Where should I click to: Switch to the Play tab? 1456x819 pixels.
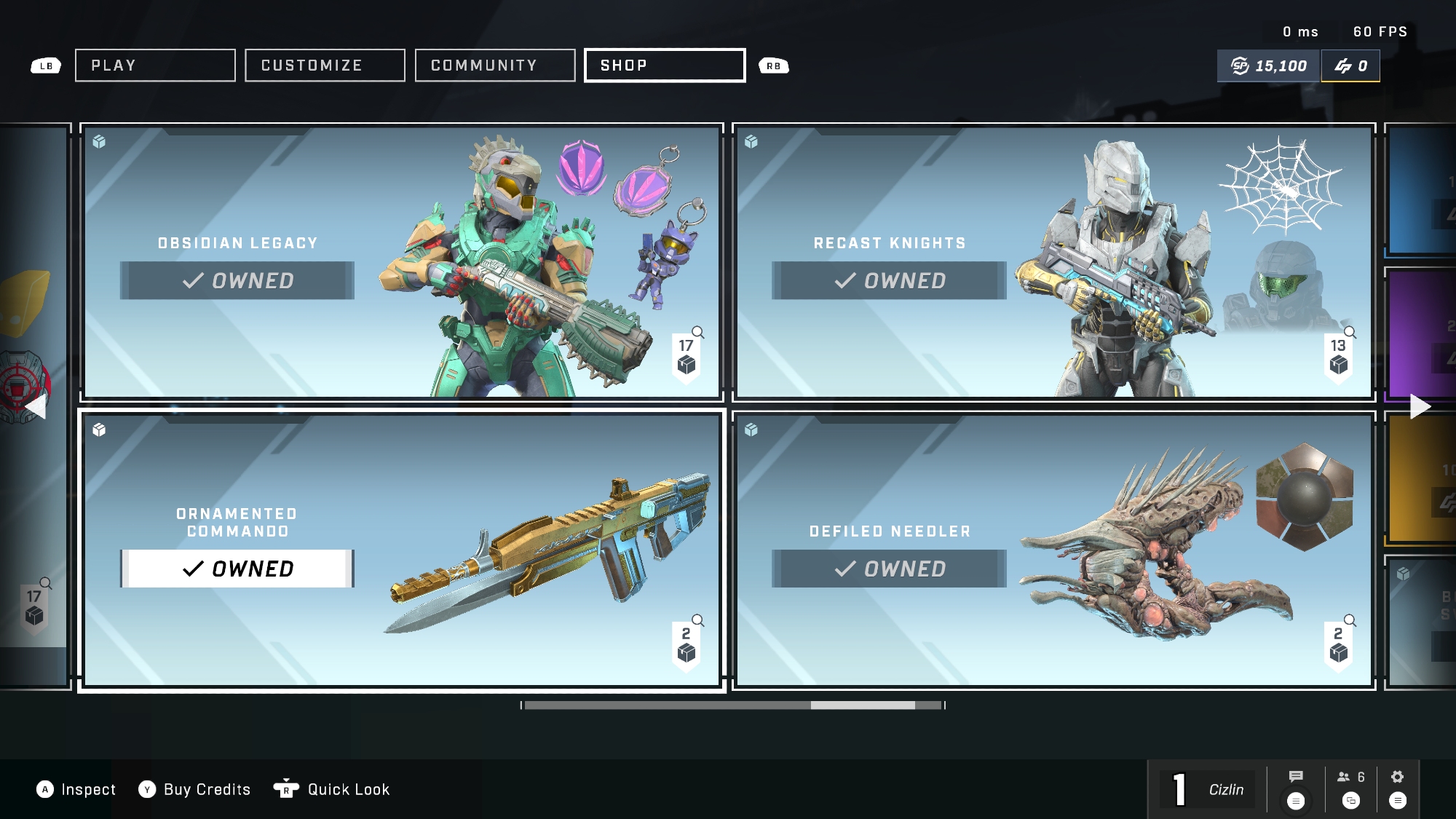point(155,66)
